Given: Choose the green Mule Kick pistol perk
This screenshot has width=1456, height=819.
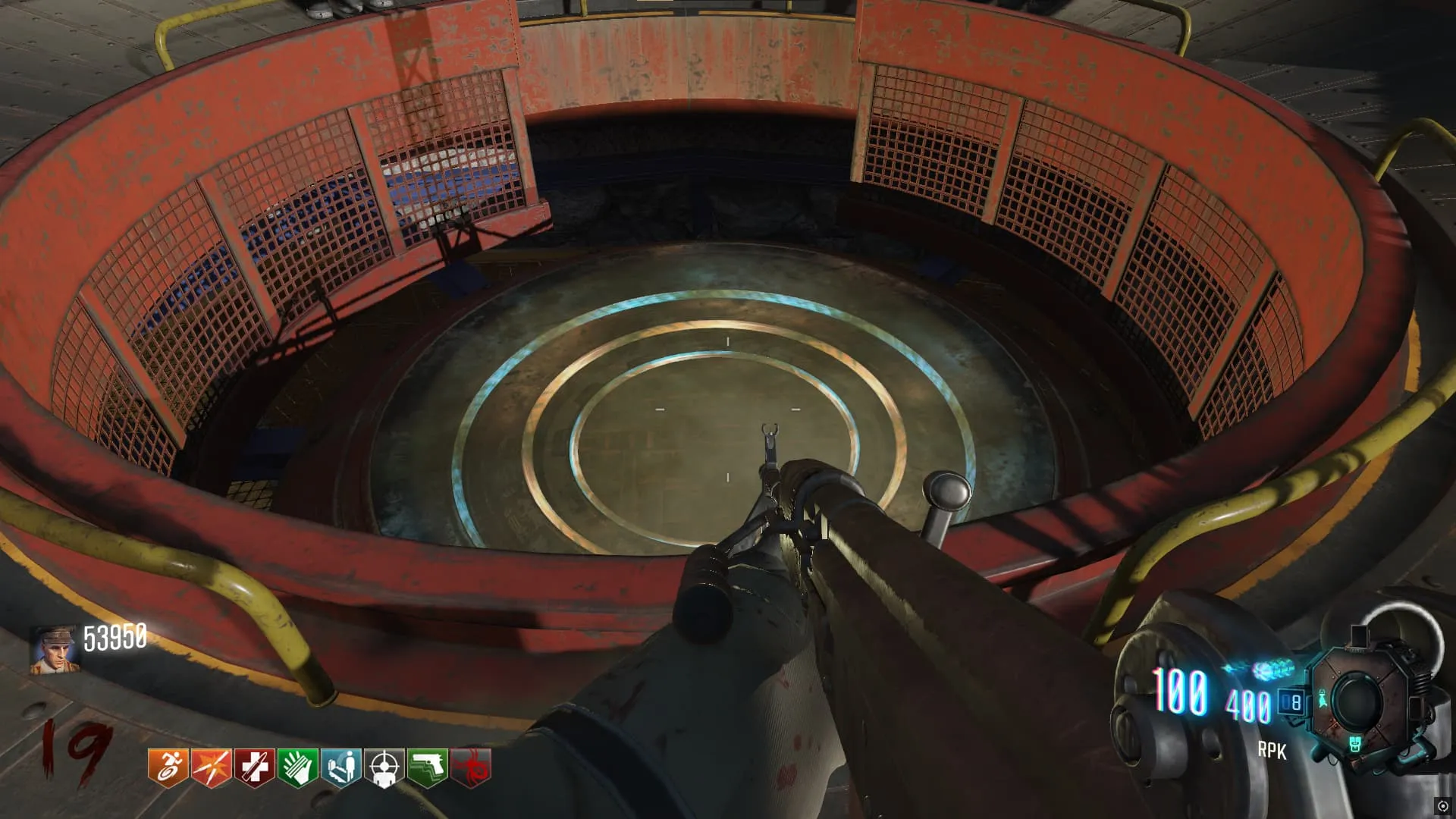Looking at the screenshot, I should pos(428,767).
